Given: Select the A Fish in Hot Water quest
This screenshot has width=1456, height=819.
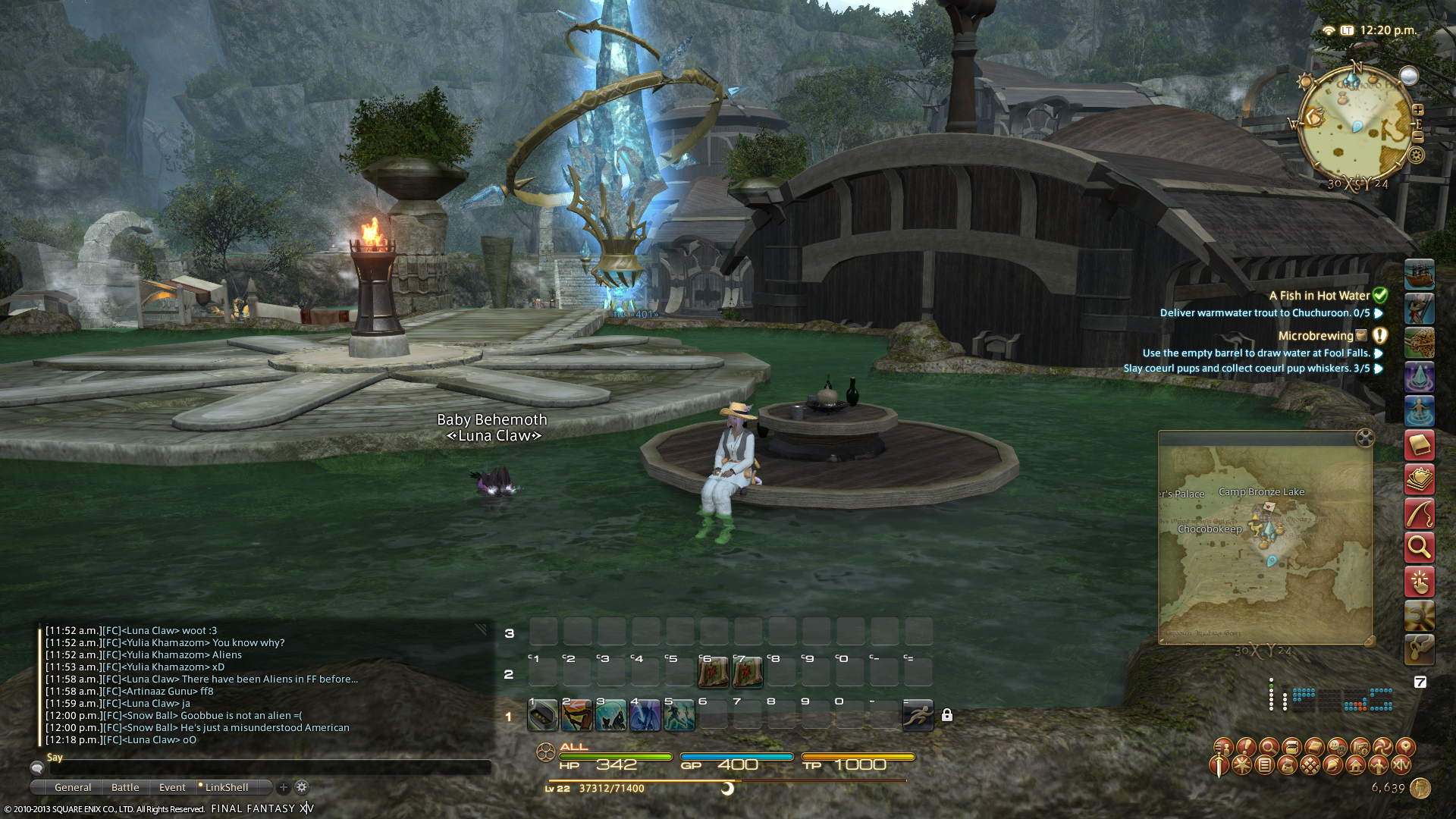Looking at the screenshot, I should click(x=1319, y=296).
